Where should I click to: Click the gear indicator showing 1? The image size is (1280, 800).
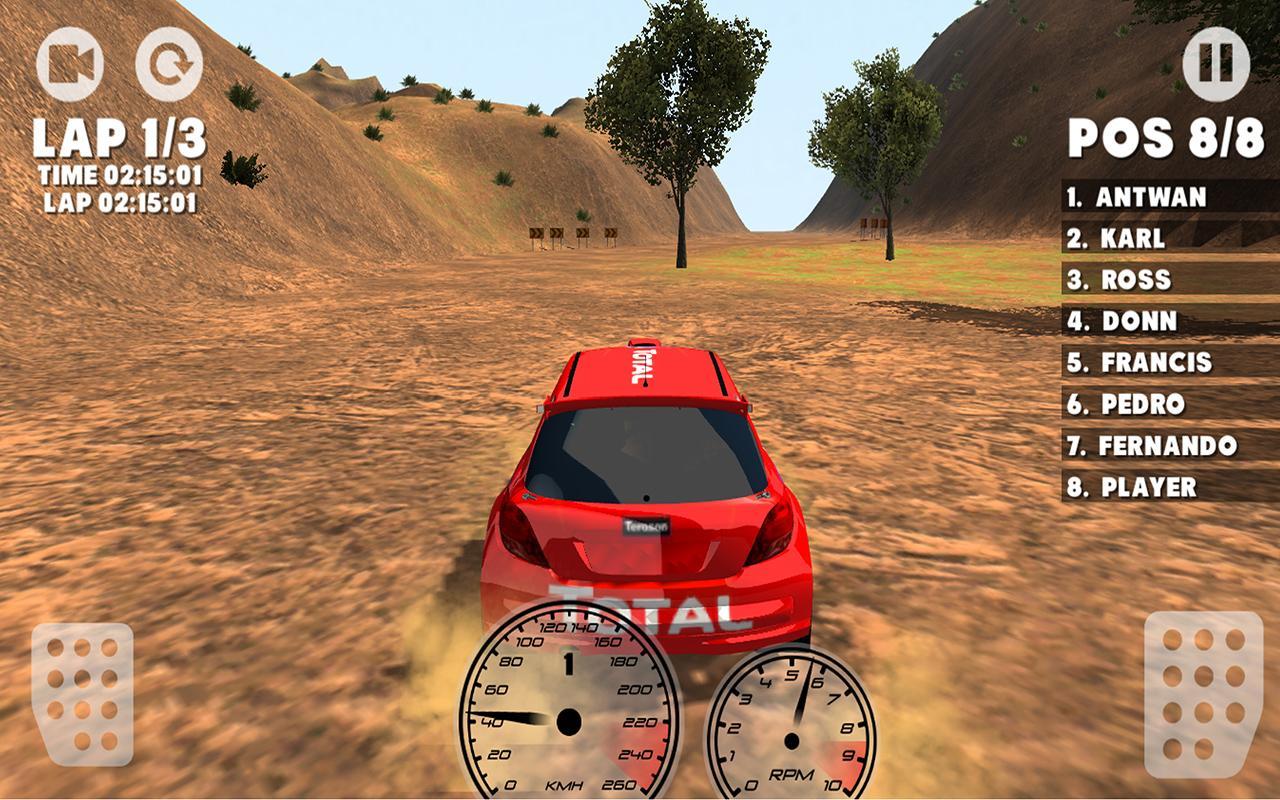(571, 661)
